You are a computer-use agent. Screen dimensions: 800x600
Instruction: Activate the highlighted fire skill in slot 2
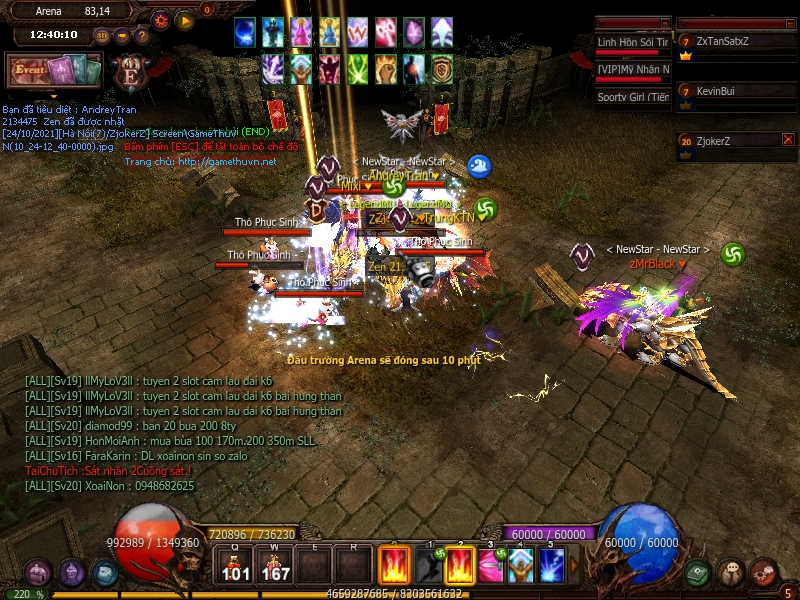click(x=460, y=565)
